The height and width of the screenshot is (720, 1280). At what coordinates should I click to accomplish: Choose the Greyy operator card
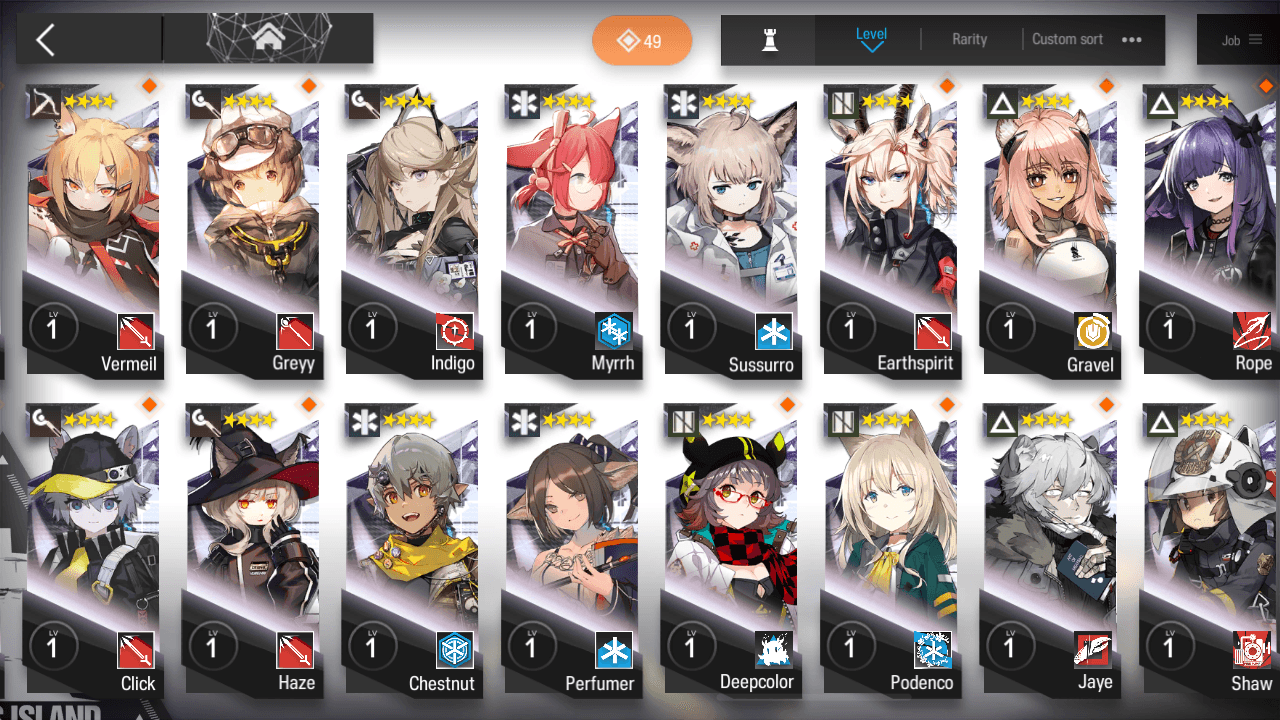click(252, 230)
